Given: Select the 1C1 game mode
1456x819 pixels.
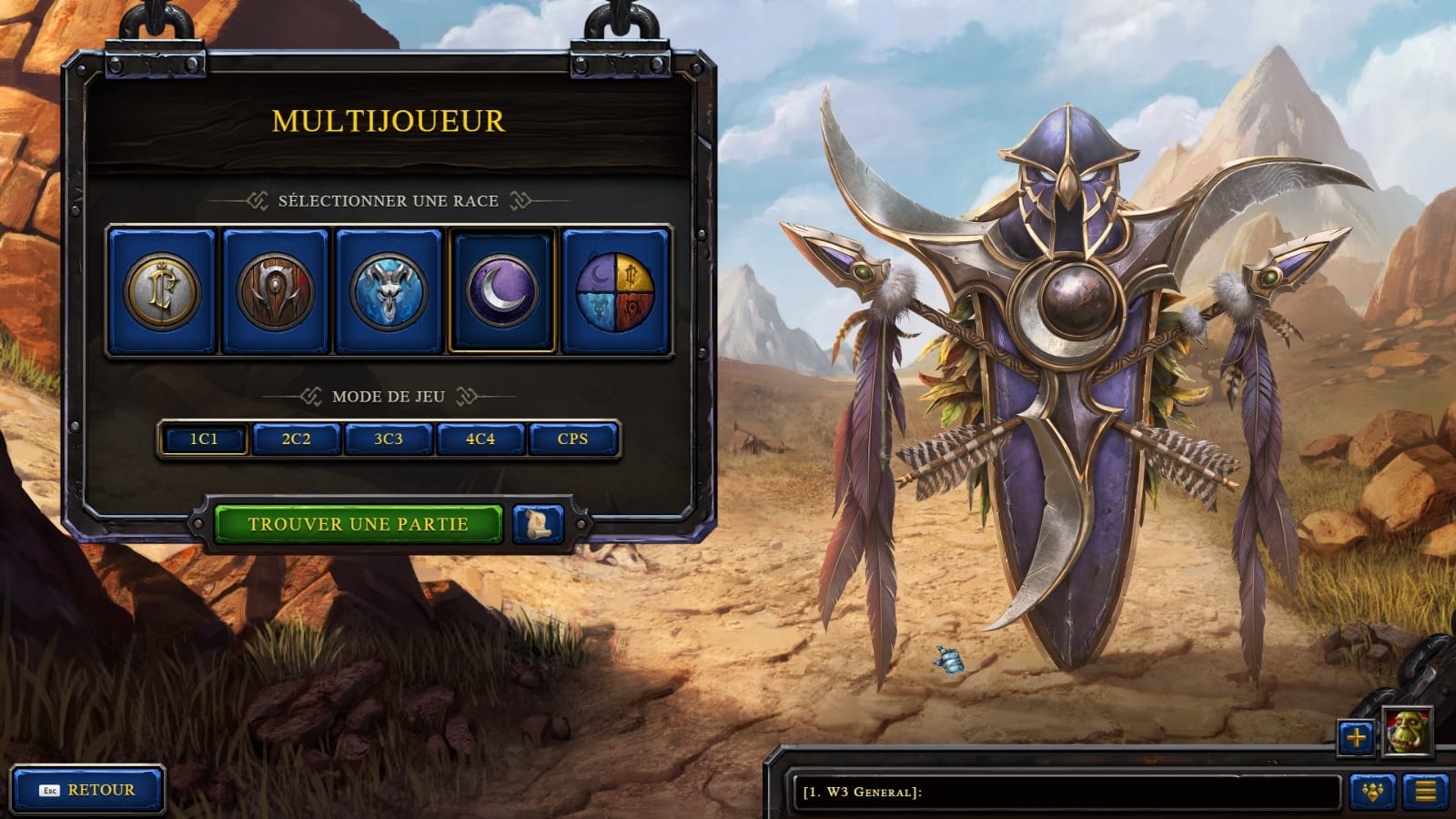Looking at the screenshot, I should point(204,439).
